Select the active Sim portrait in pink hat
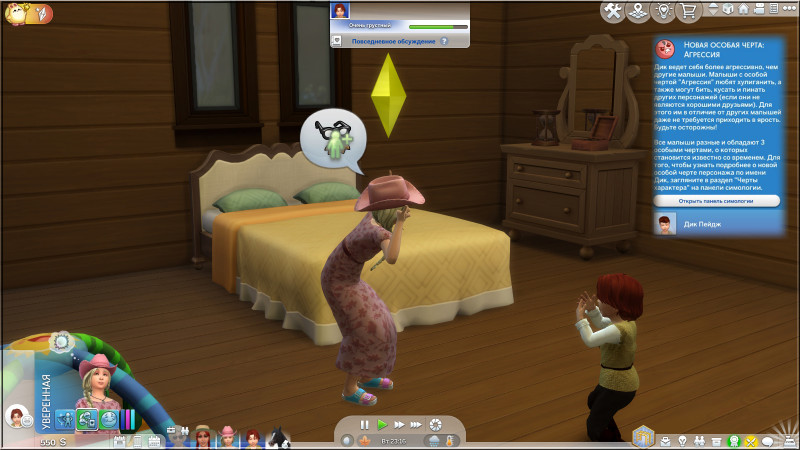 (100, 378)
